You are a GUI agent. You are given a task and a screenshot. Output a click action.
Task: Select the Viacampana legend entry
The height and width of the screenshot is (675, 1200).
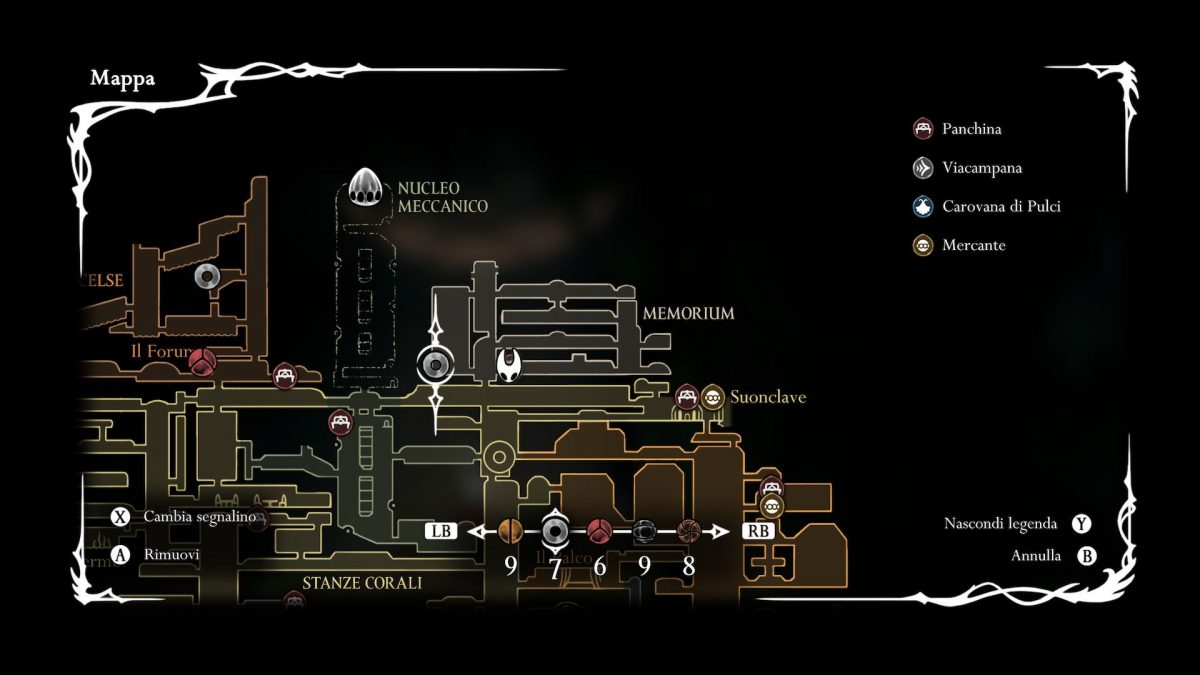tap(981, 168)
